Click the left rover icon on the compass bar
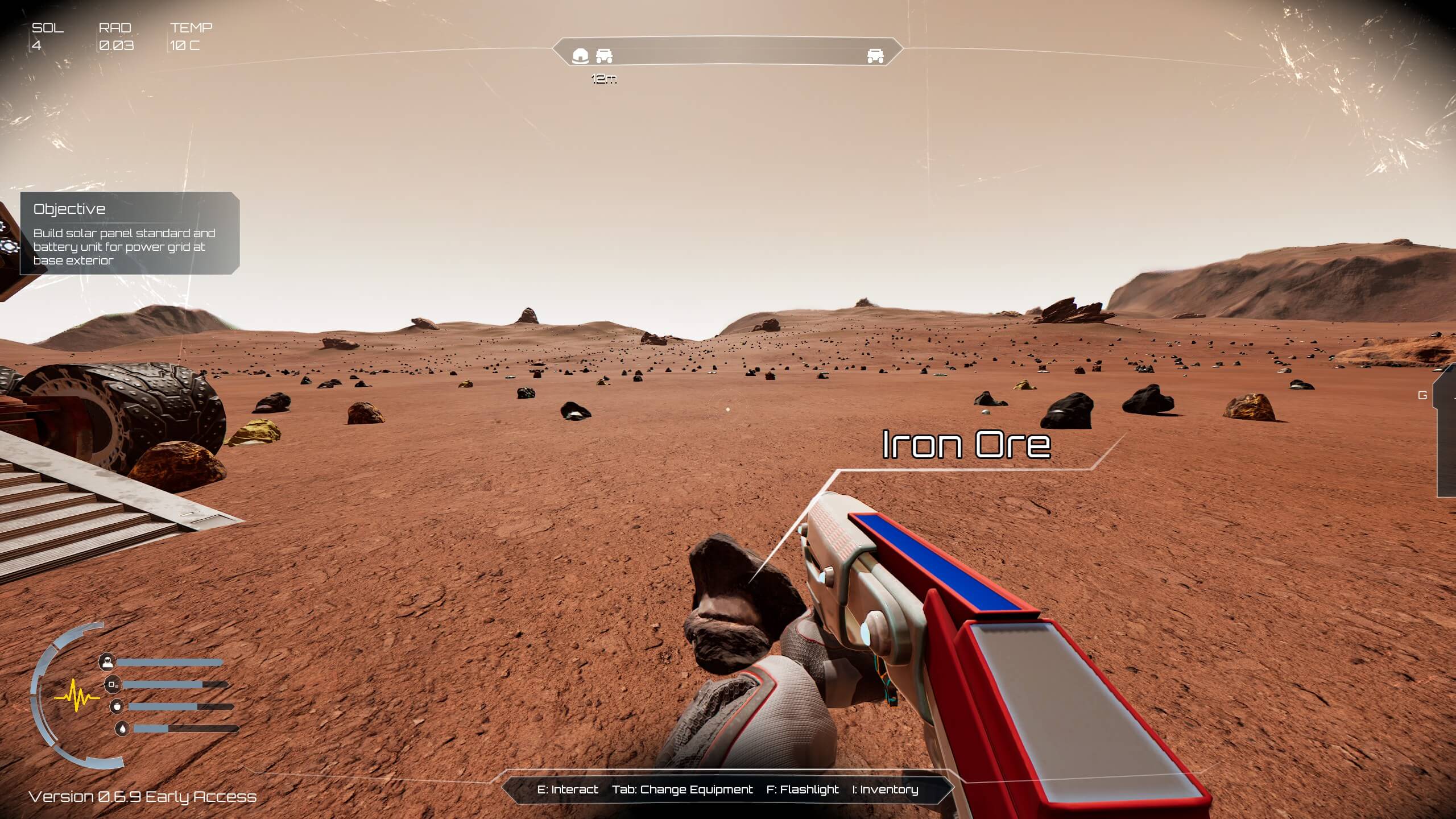1456x819 pixels. [605, 56]
